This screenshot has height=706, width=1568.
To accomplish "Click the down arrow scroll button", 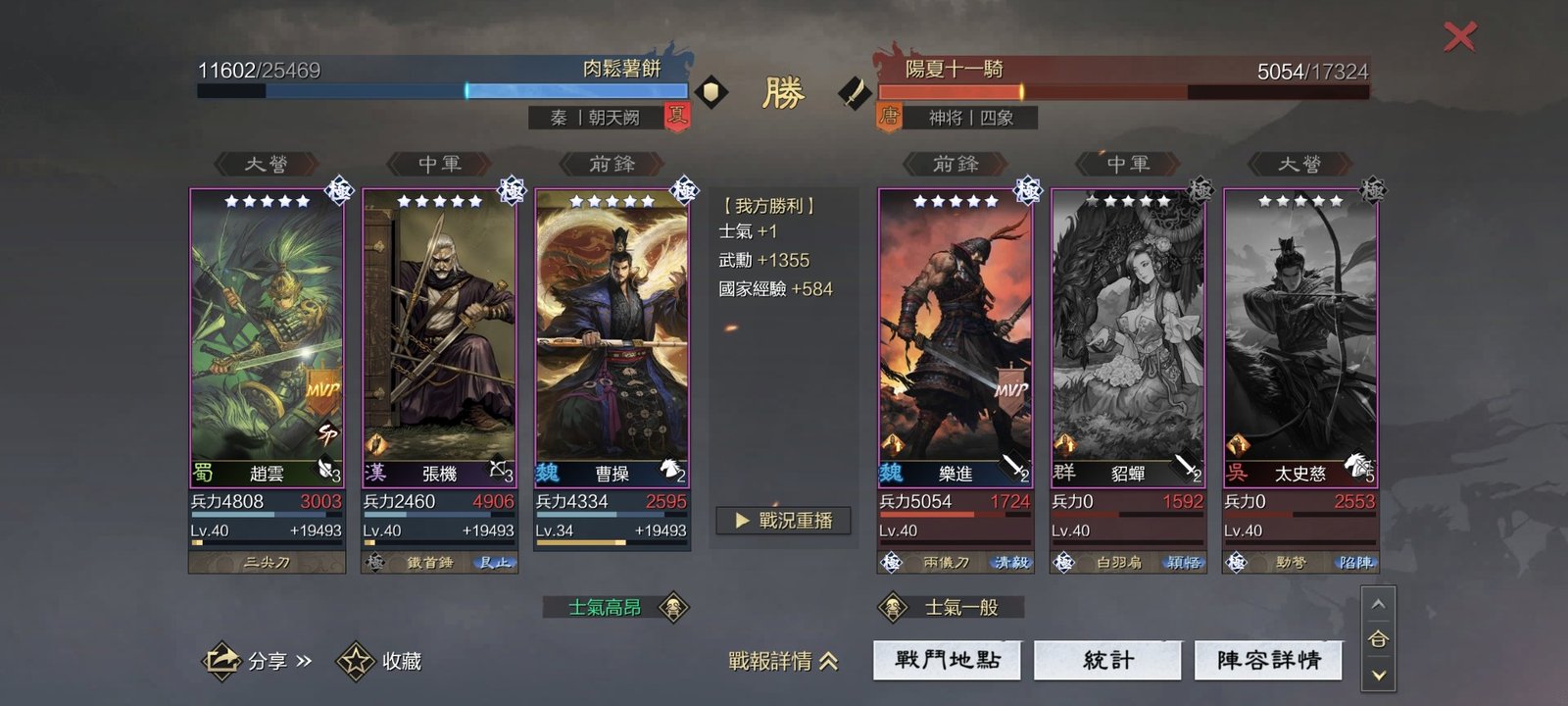I will point(1378,675).
